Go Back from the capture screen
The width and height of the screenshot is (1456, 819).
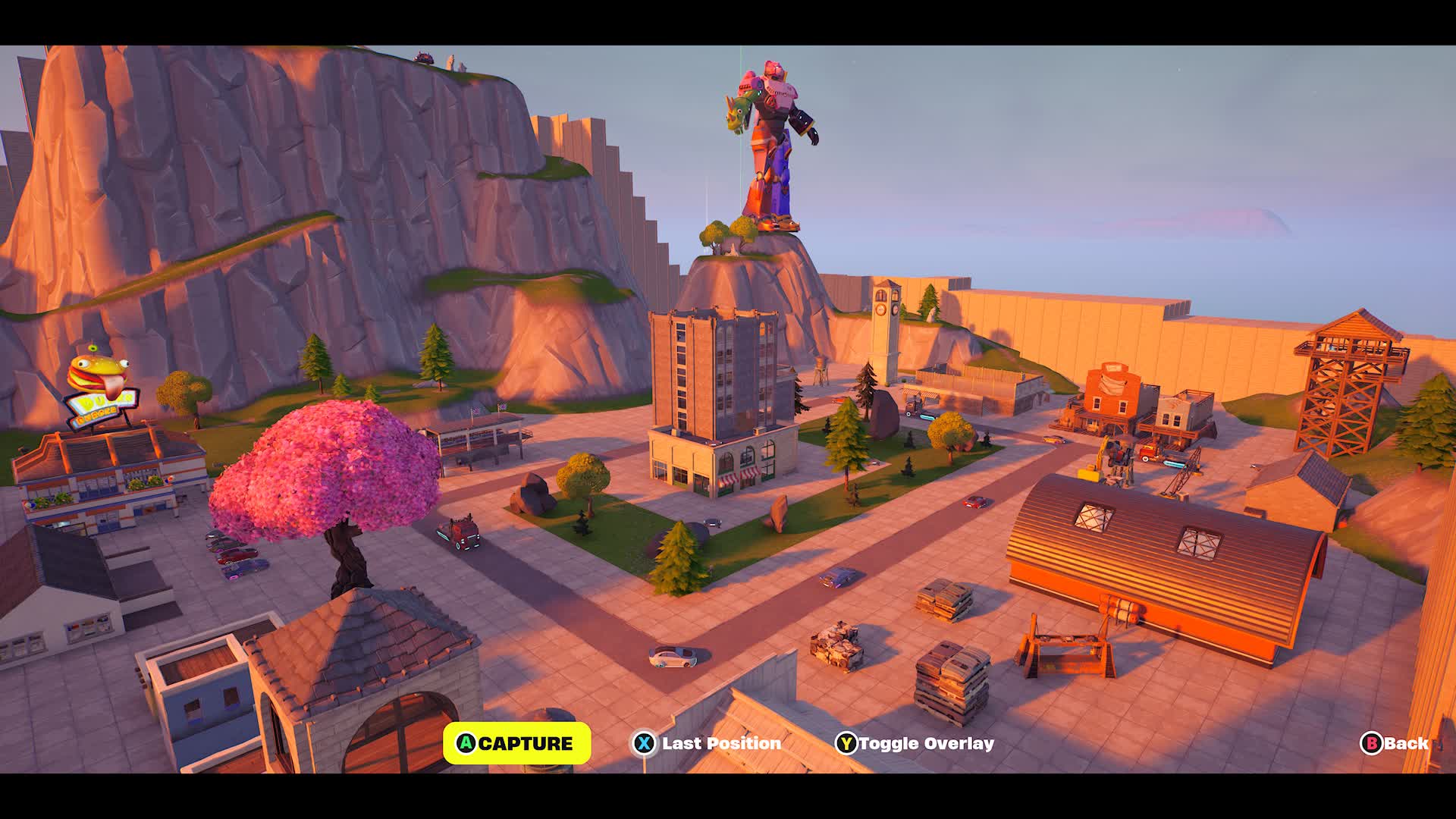click(1395, 743)
